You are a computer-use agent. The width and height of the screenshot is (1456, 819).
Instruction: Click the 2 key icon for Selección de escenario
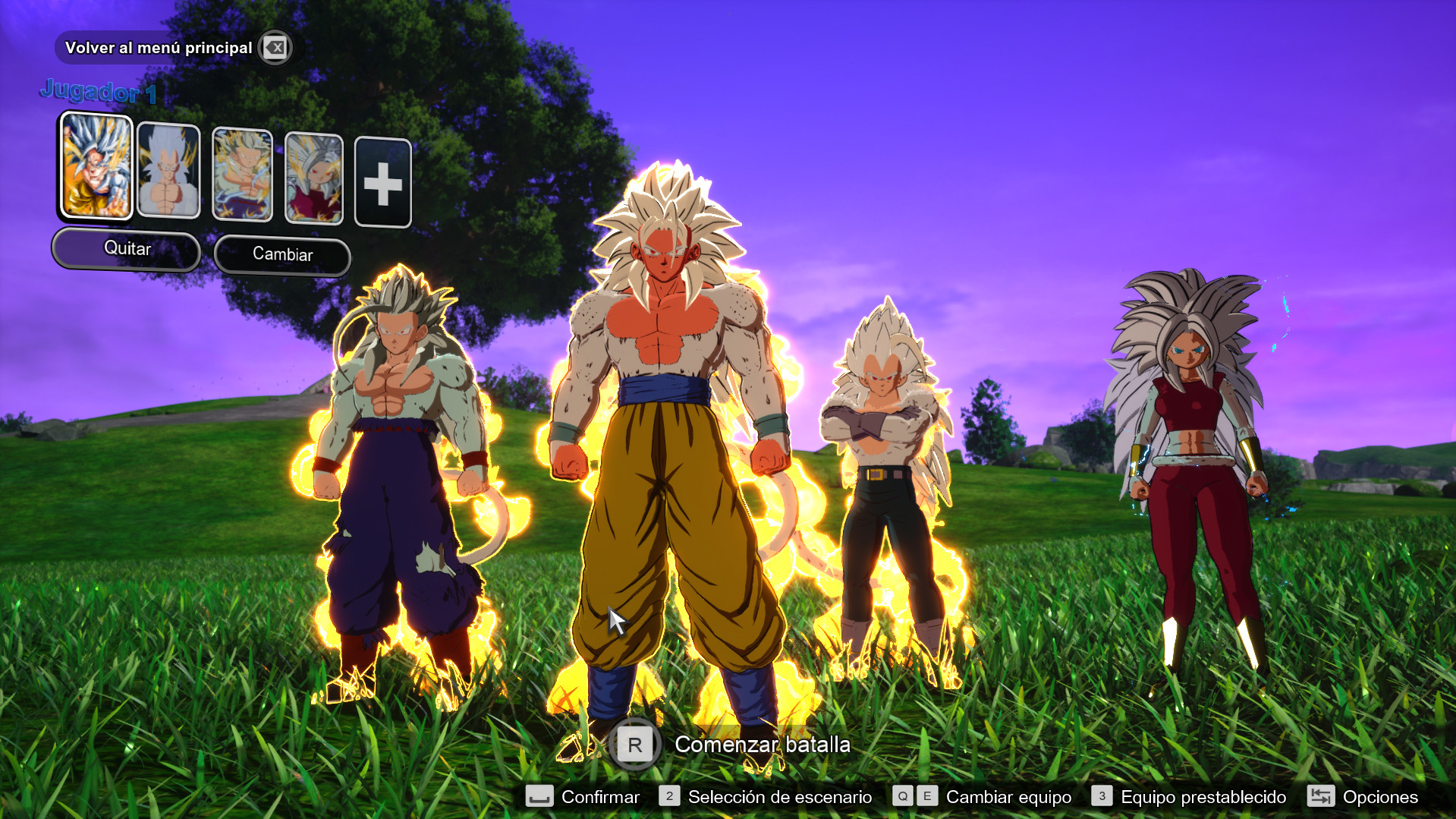pos(668,796)
